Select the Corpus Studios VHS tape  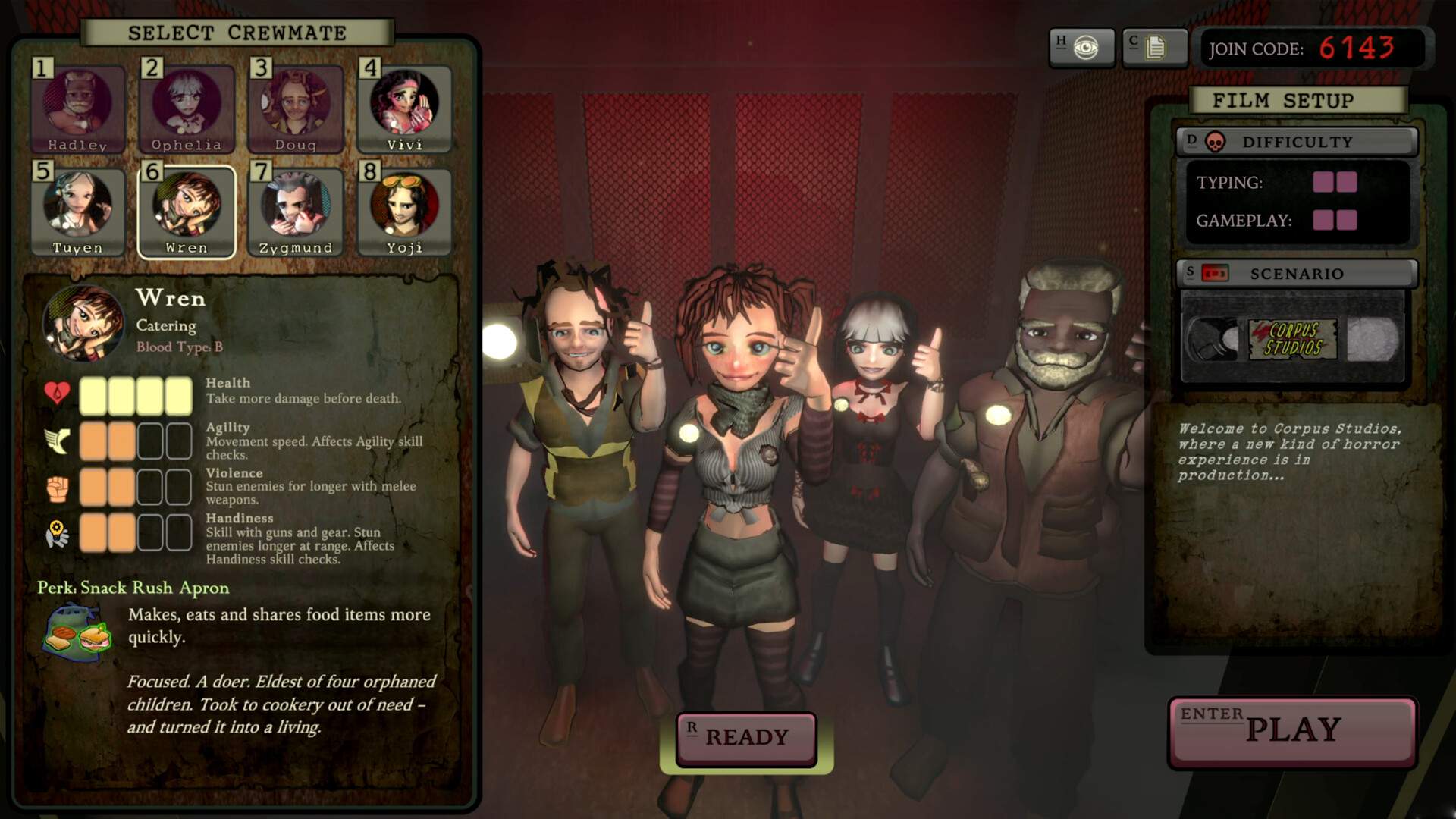pyautogui.click(x=1292, y=339)
